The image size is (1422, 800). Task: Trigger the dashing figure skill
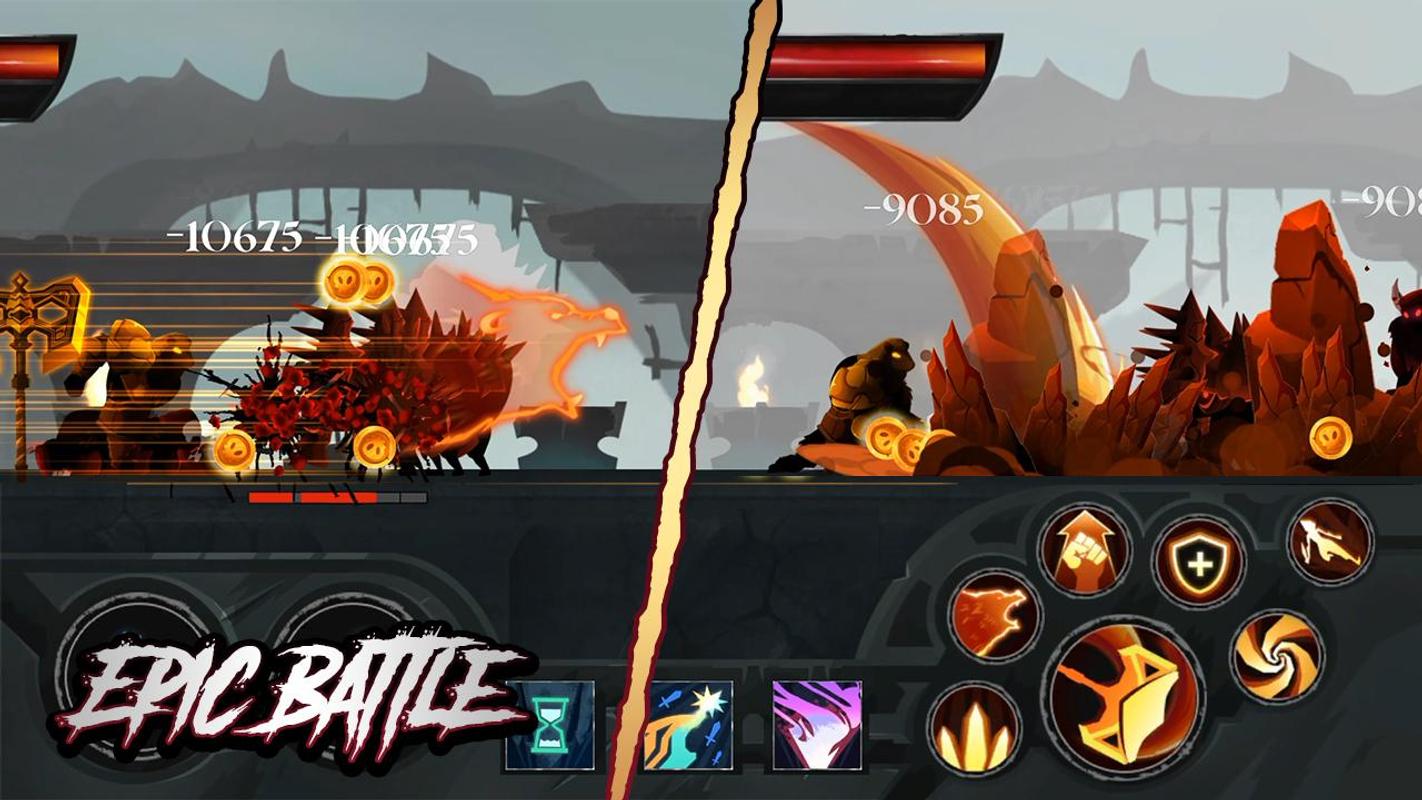tap(1329, 542)
